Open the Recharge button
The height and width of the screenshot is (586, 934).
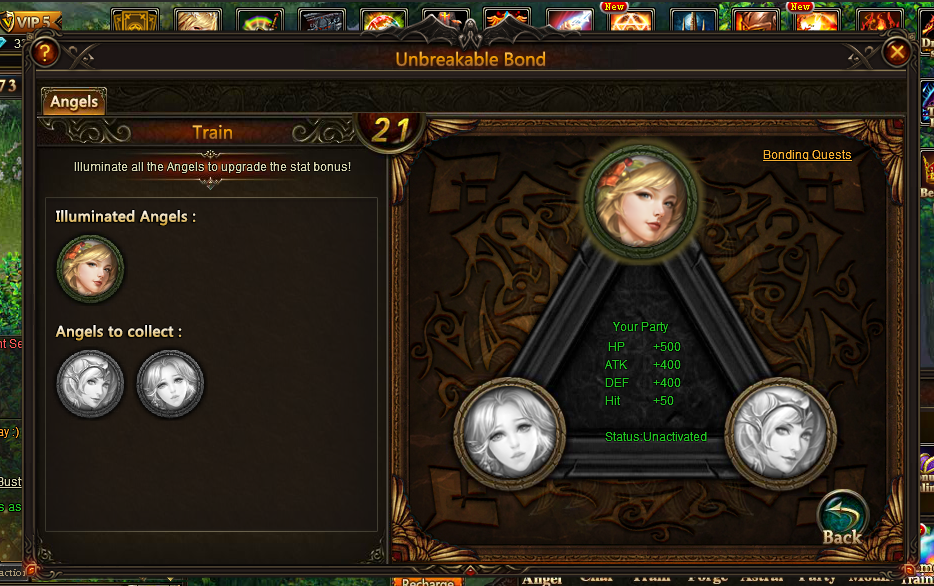428,581
